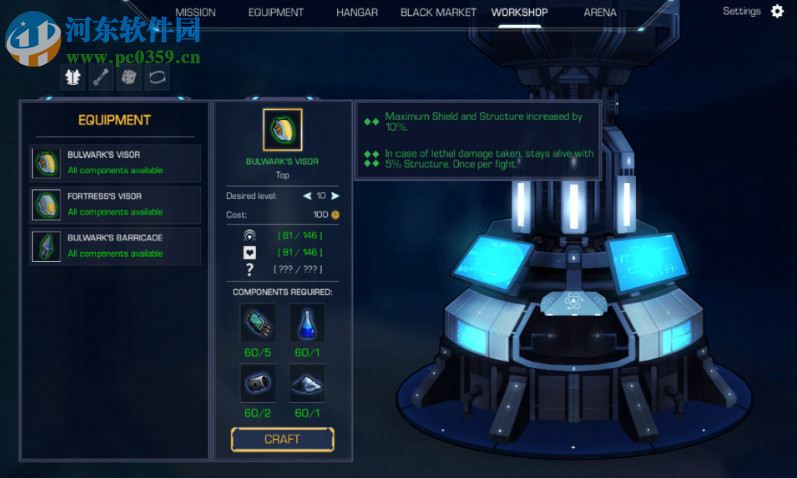This screenshot has width=797, height=478.
Task: Select Bulwark's Barricade recipe
Action: pos(115,246)
